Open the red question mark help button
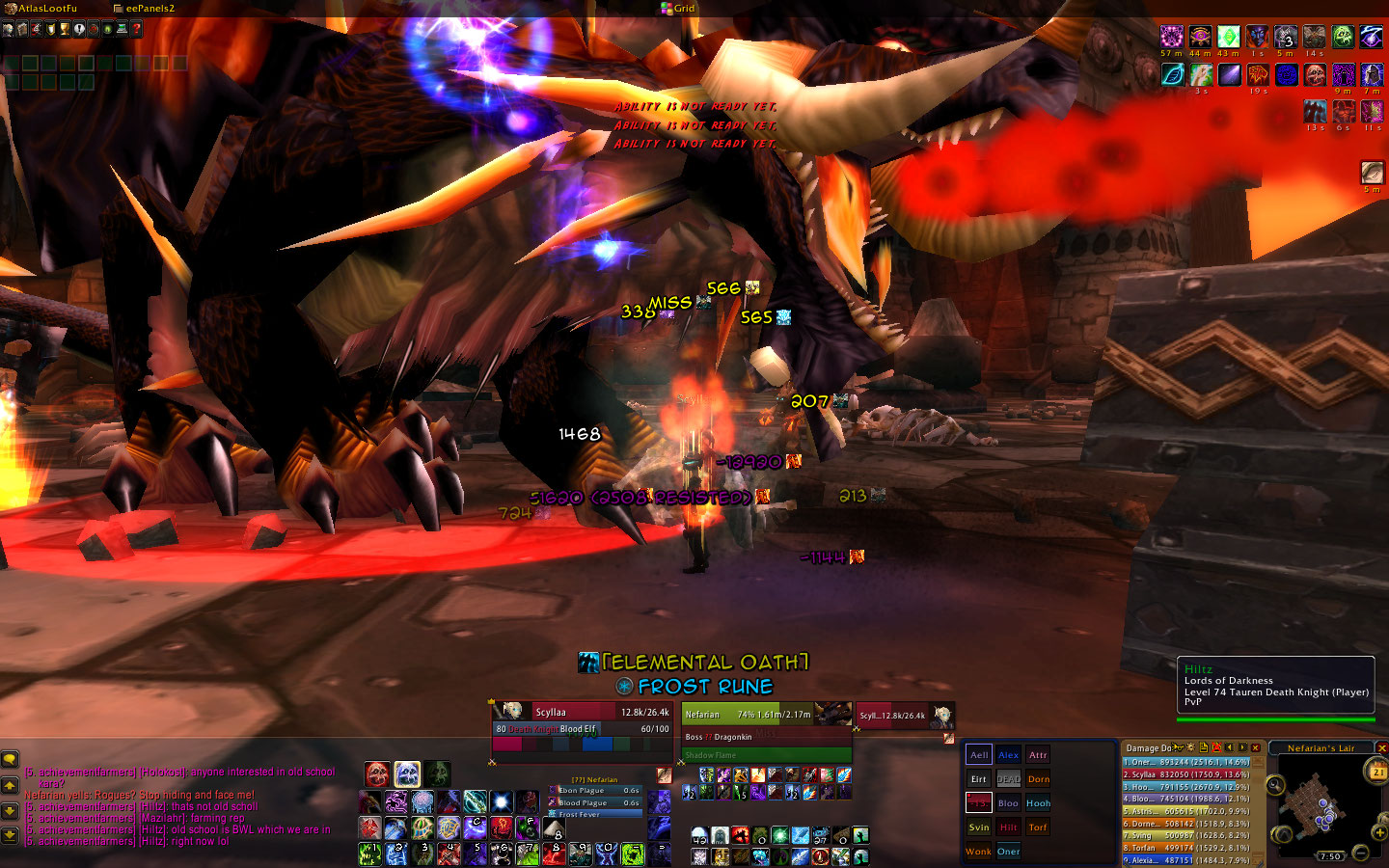This screenshot has width=1389, height=868. coord(137,29)
